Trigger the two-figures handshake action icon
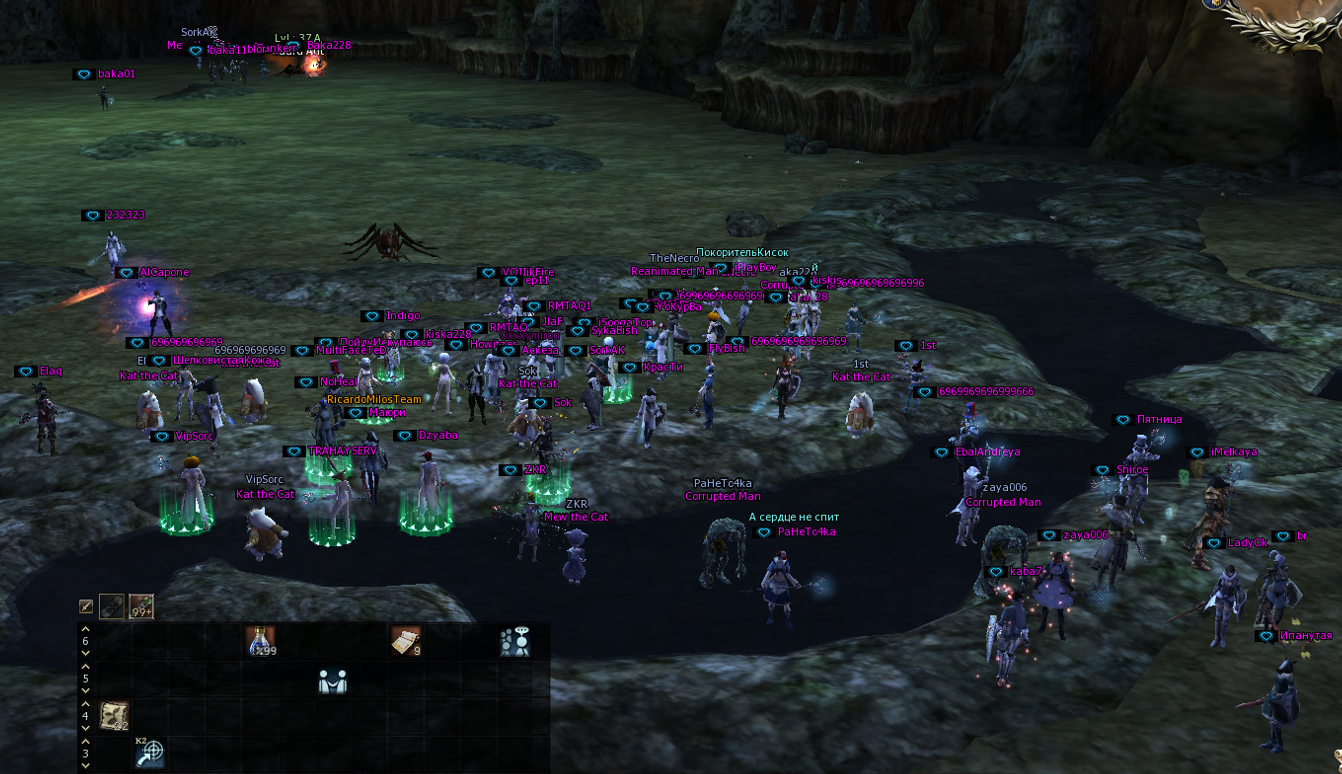The image size is (1342, 774). [332, 680]
